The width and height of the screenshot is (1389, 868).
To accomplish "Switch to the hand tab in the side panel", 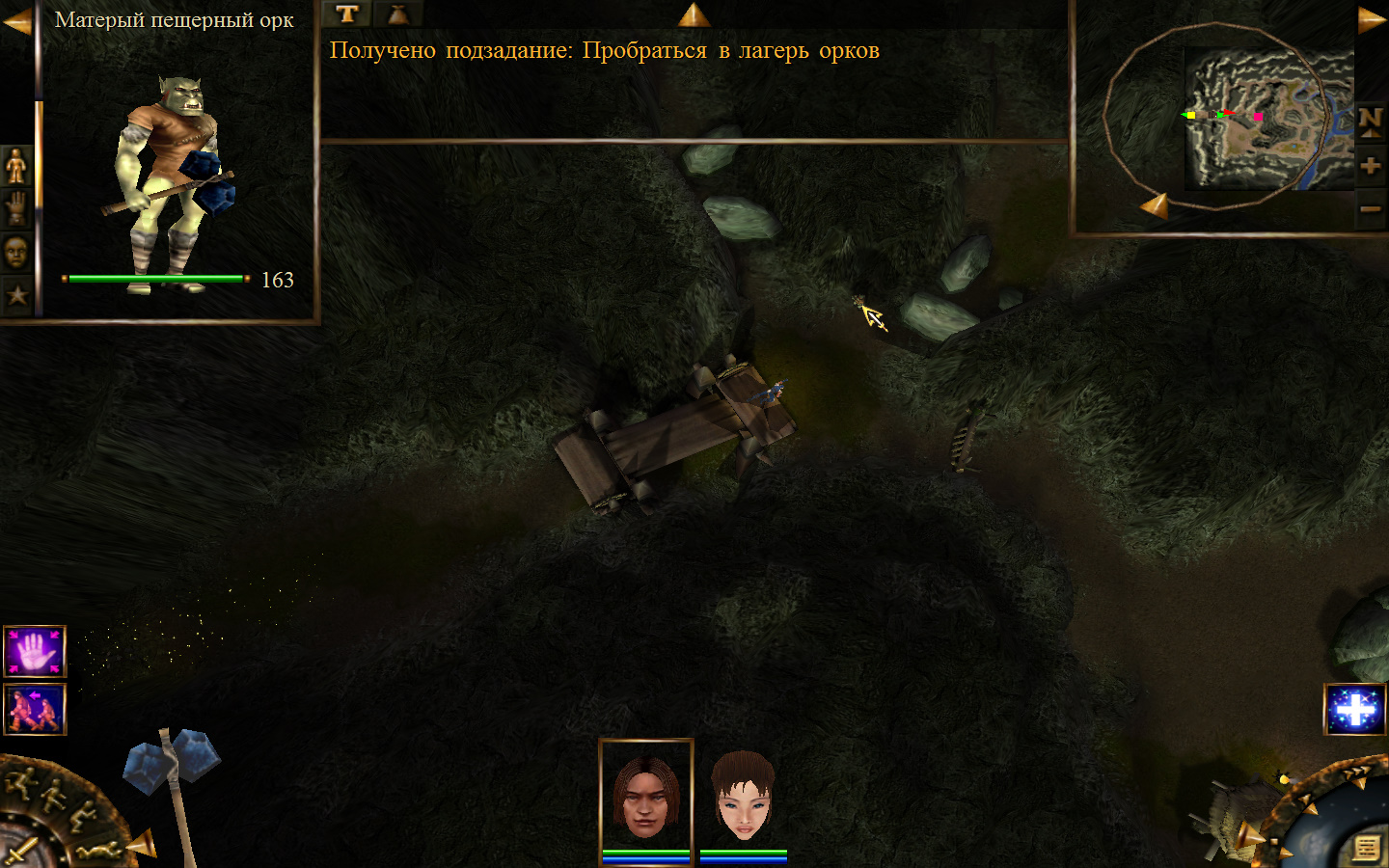I will [x=16, y=208].
